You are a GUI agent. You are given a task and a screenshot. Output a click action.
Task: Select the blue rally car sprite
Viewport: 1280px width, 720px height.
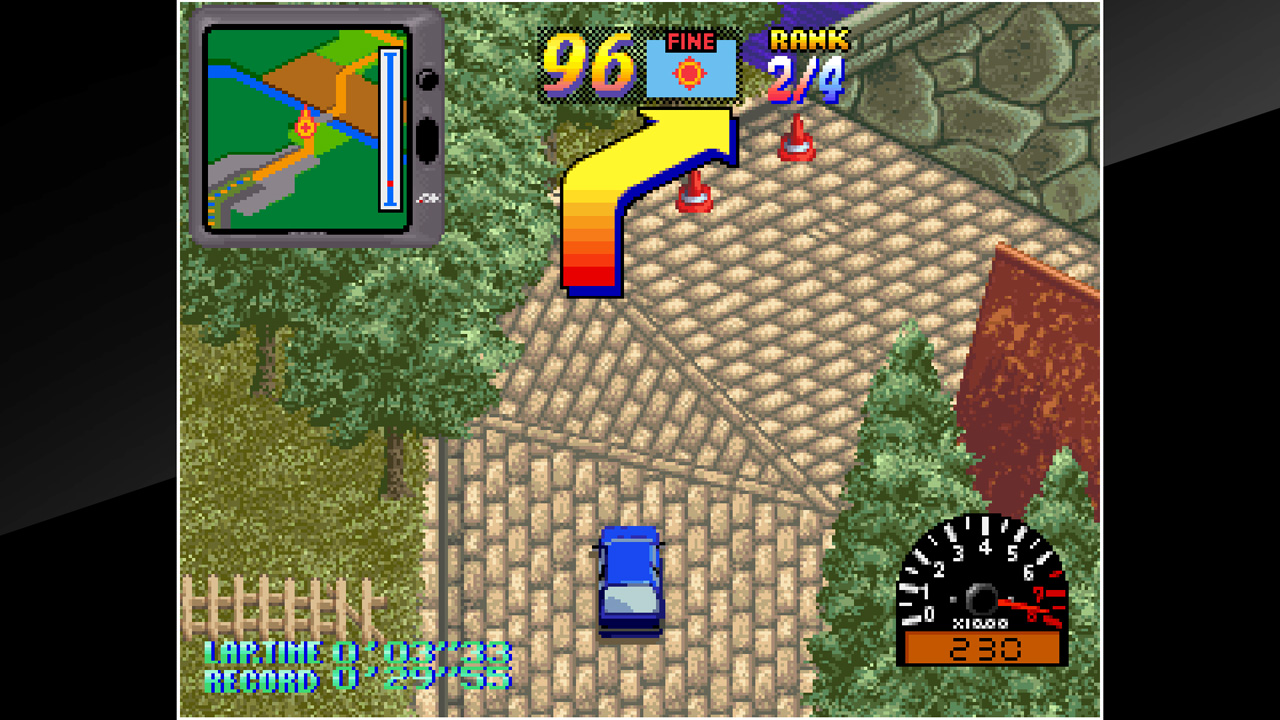632,583
